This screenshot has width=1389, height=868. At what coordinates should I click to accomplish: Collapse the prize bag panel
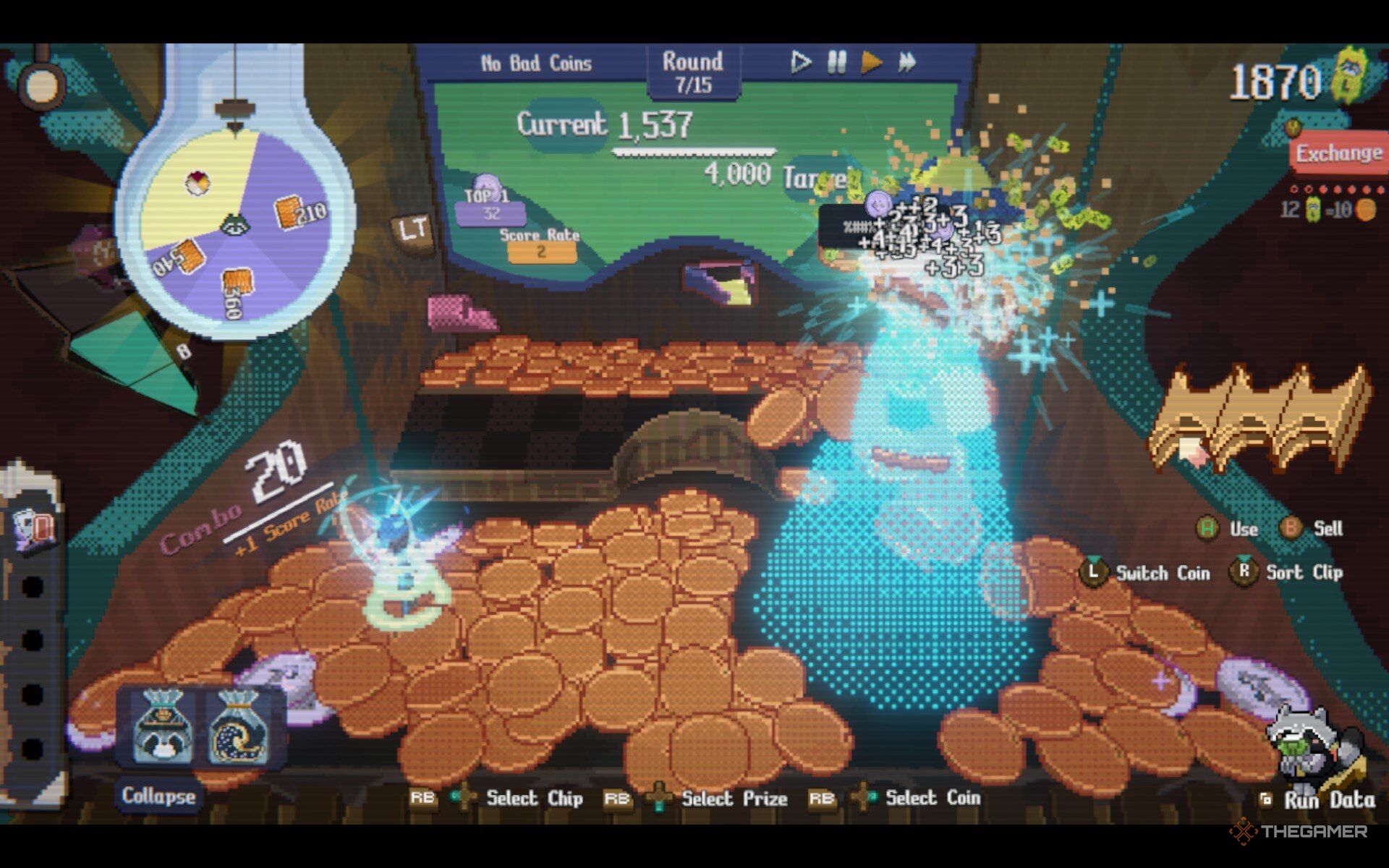coord(158,796)
